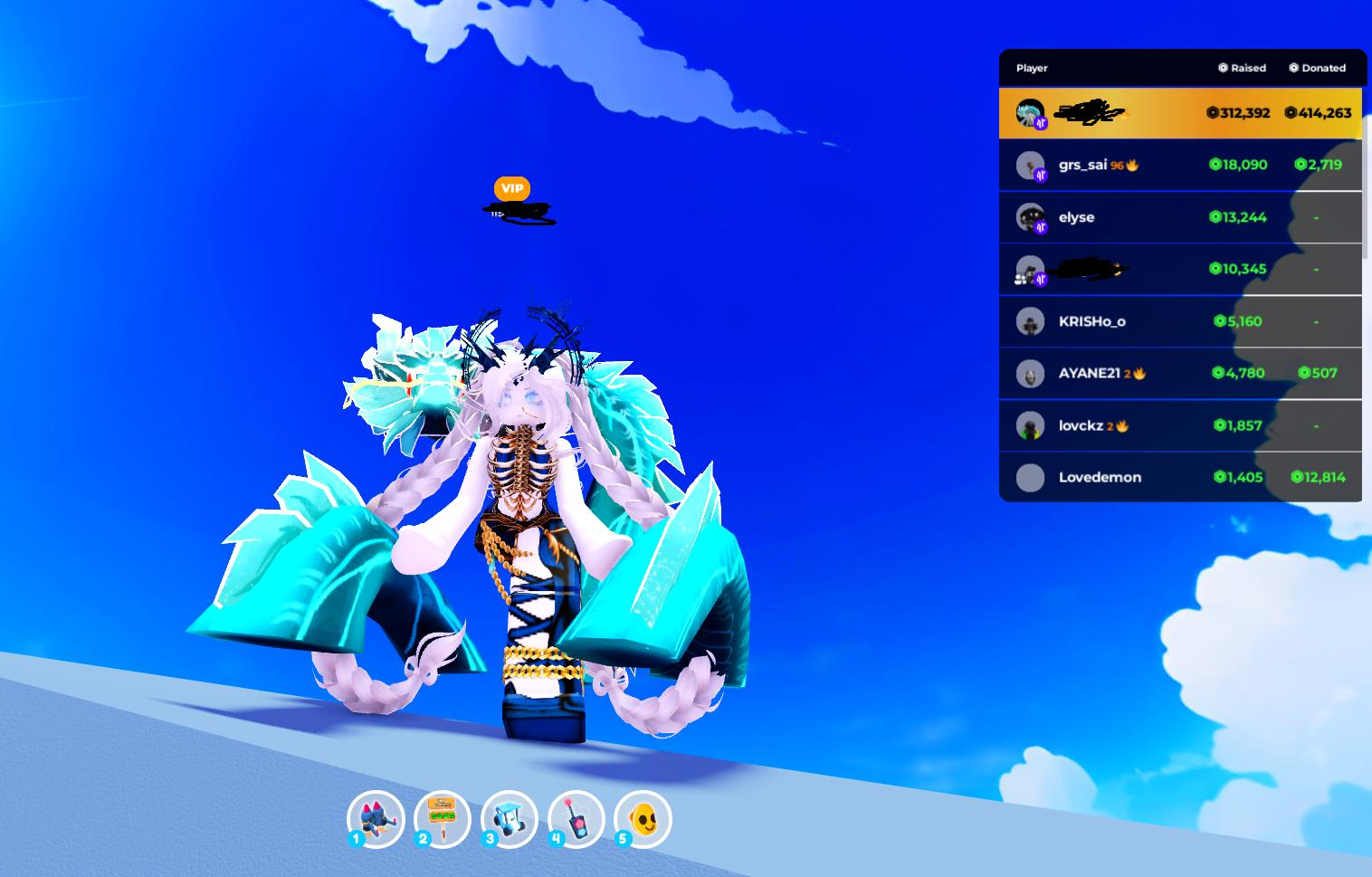Pick the yellow smiley item in slot 5
Screen dimensions: 1372x877
coord(643,819)
